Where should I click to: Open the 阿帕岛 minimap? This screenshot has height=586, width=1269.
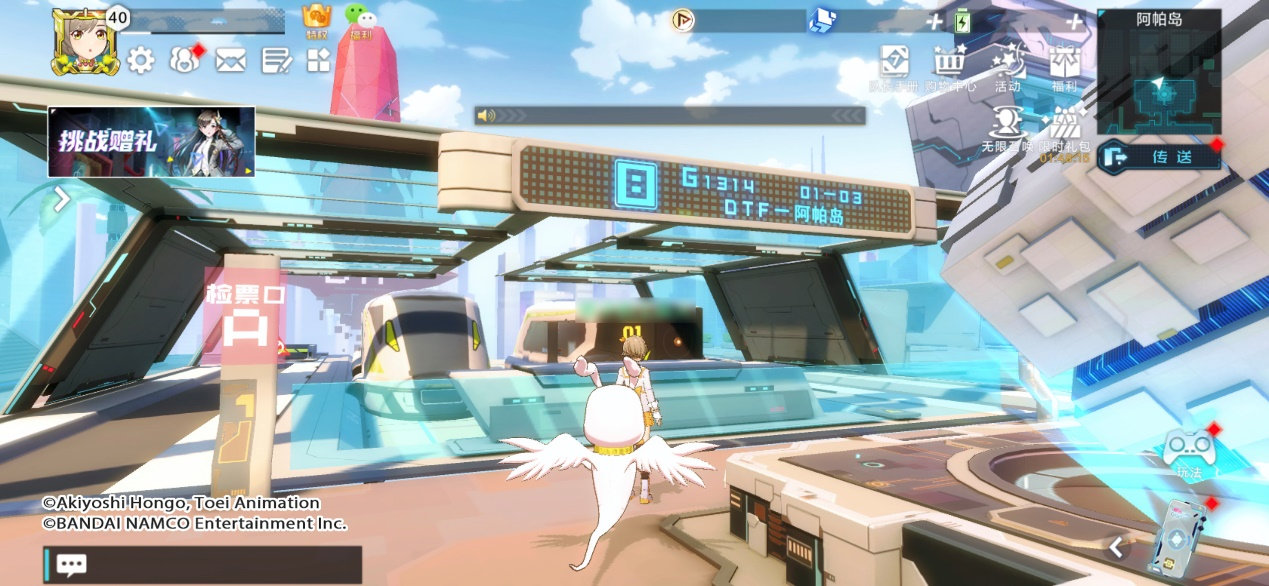[1158, 80]
